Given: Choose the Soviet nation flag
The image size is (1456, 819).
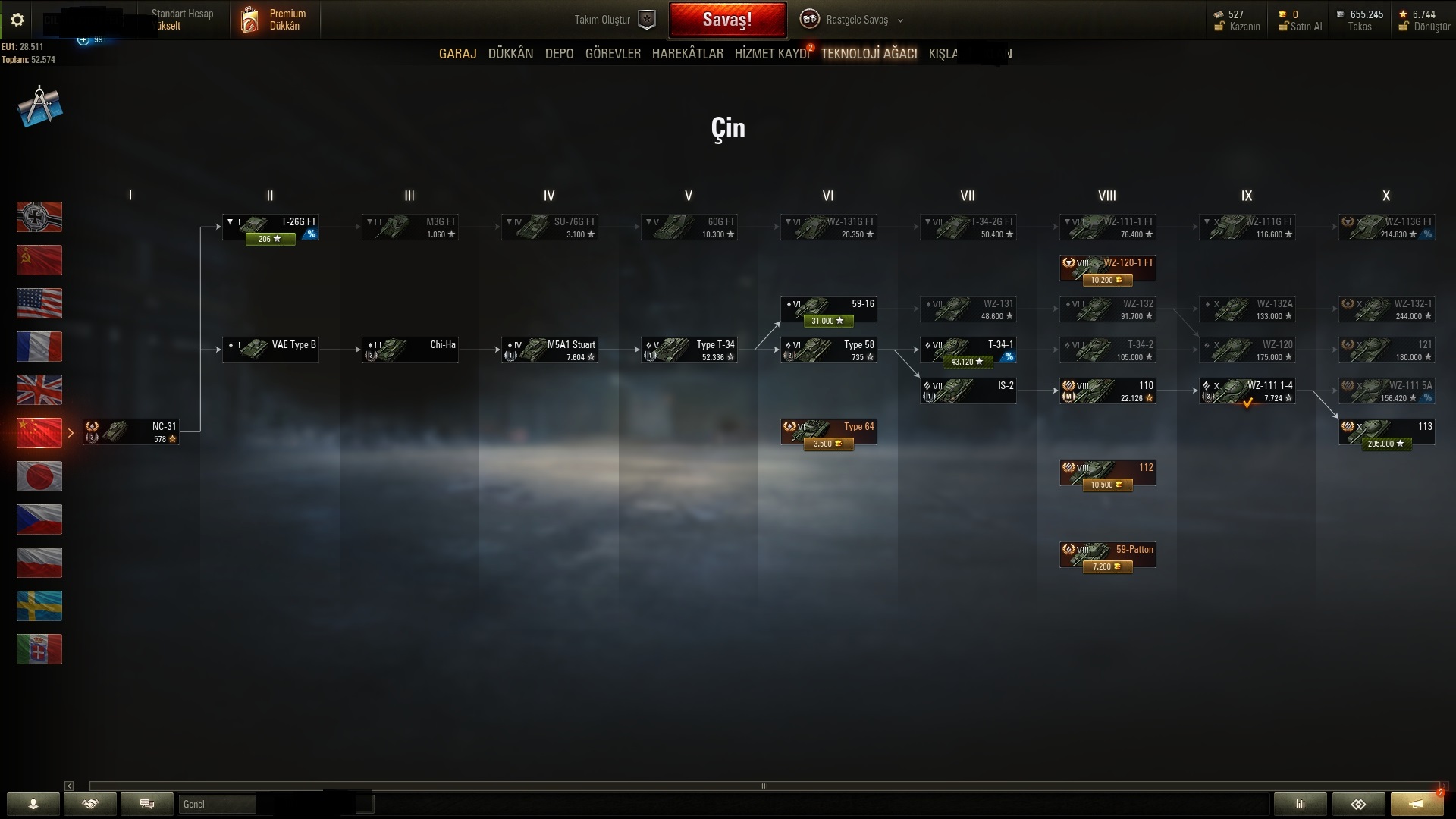Looking at the screenshot, I should 39,260.
